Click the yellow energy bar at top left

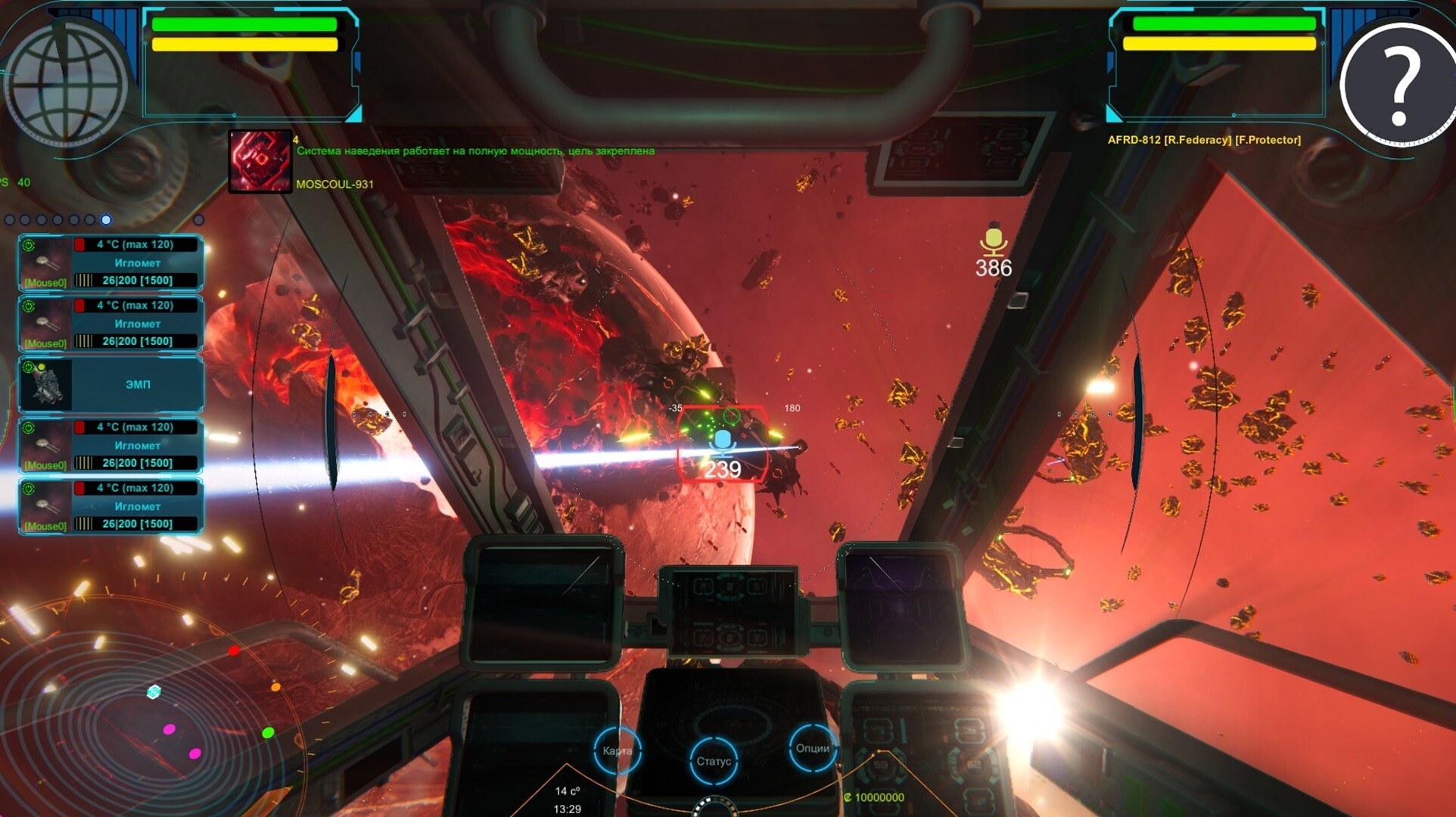(244, 45)
